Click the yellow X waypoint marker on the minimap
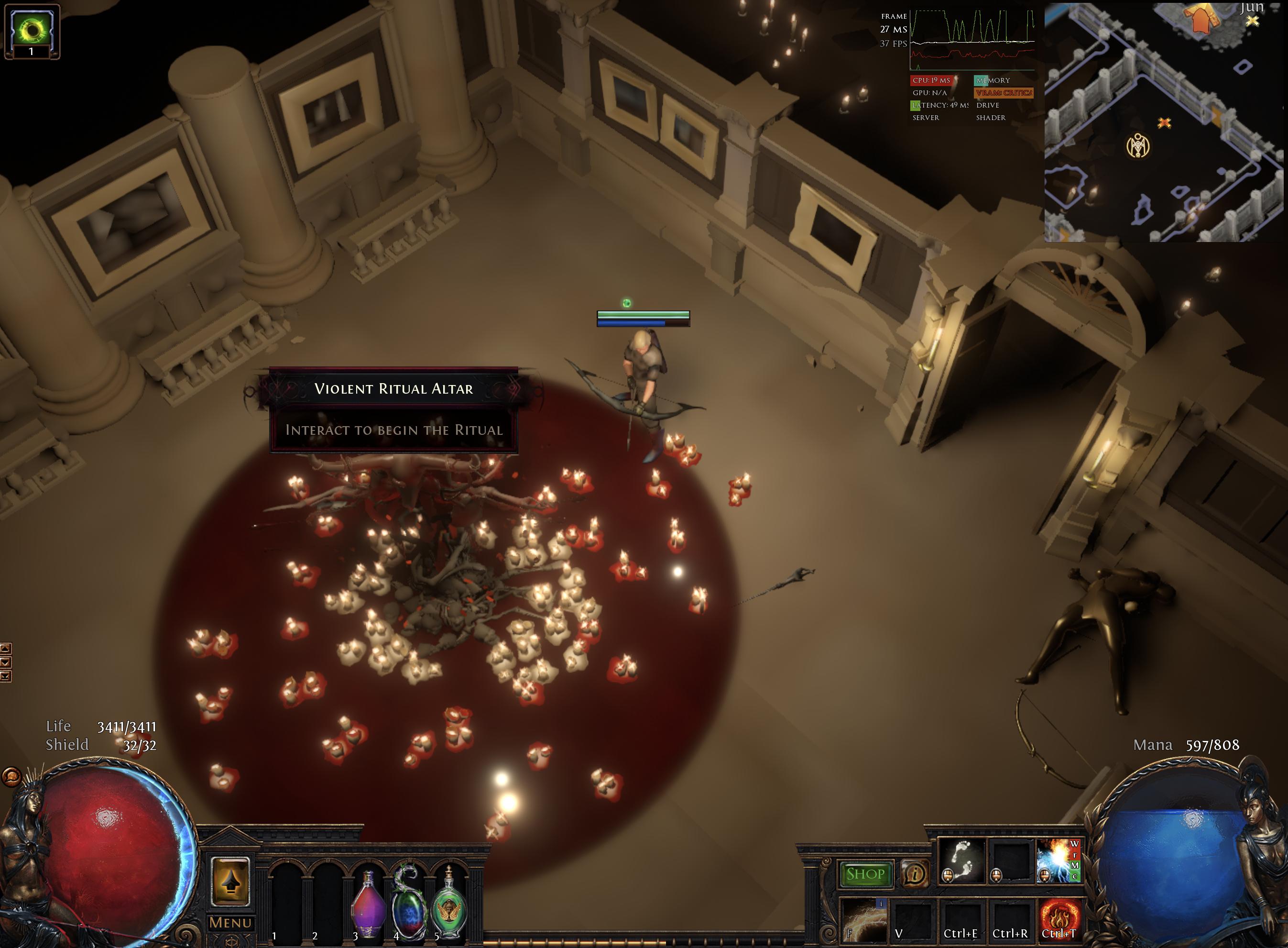Image resolution: width=1288 pixels, height=948 pixels. [1253, 21]
